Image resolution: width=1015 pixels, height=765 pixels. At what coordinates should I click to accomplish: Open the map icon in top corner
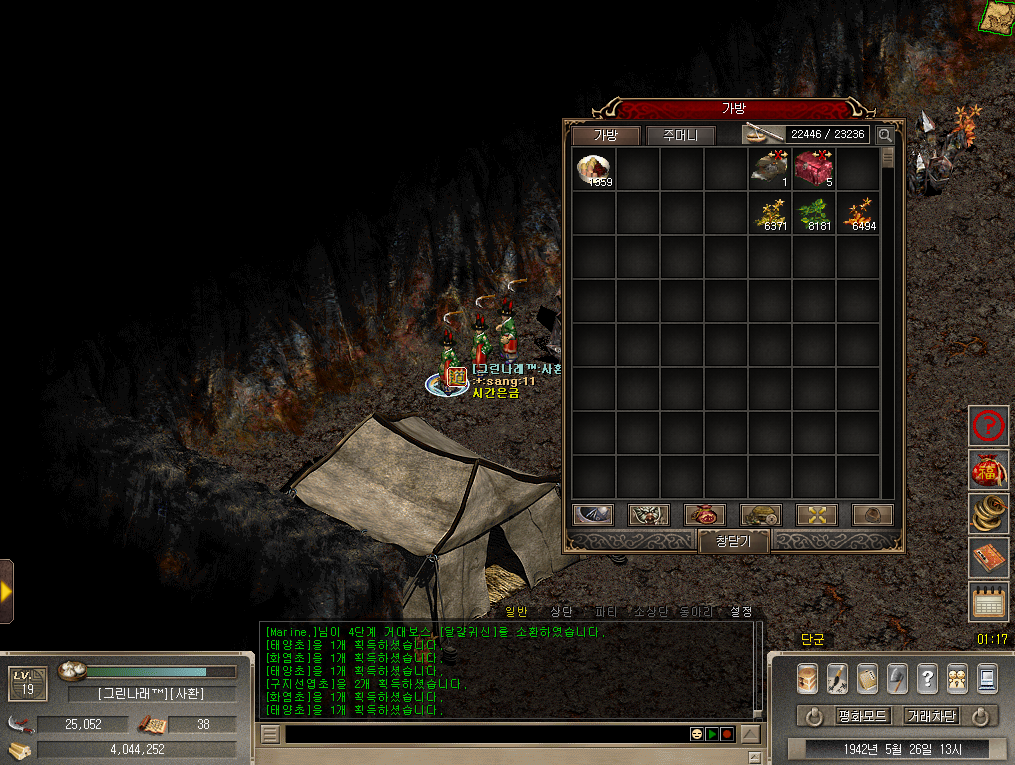pyautogui.click(x=996, y=16)
